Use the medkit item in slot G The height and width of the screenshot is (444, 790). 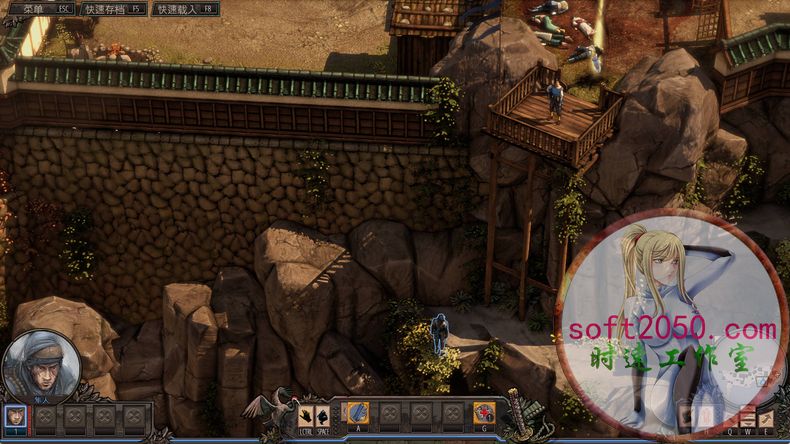click(484, 412)
